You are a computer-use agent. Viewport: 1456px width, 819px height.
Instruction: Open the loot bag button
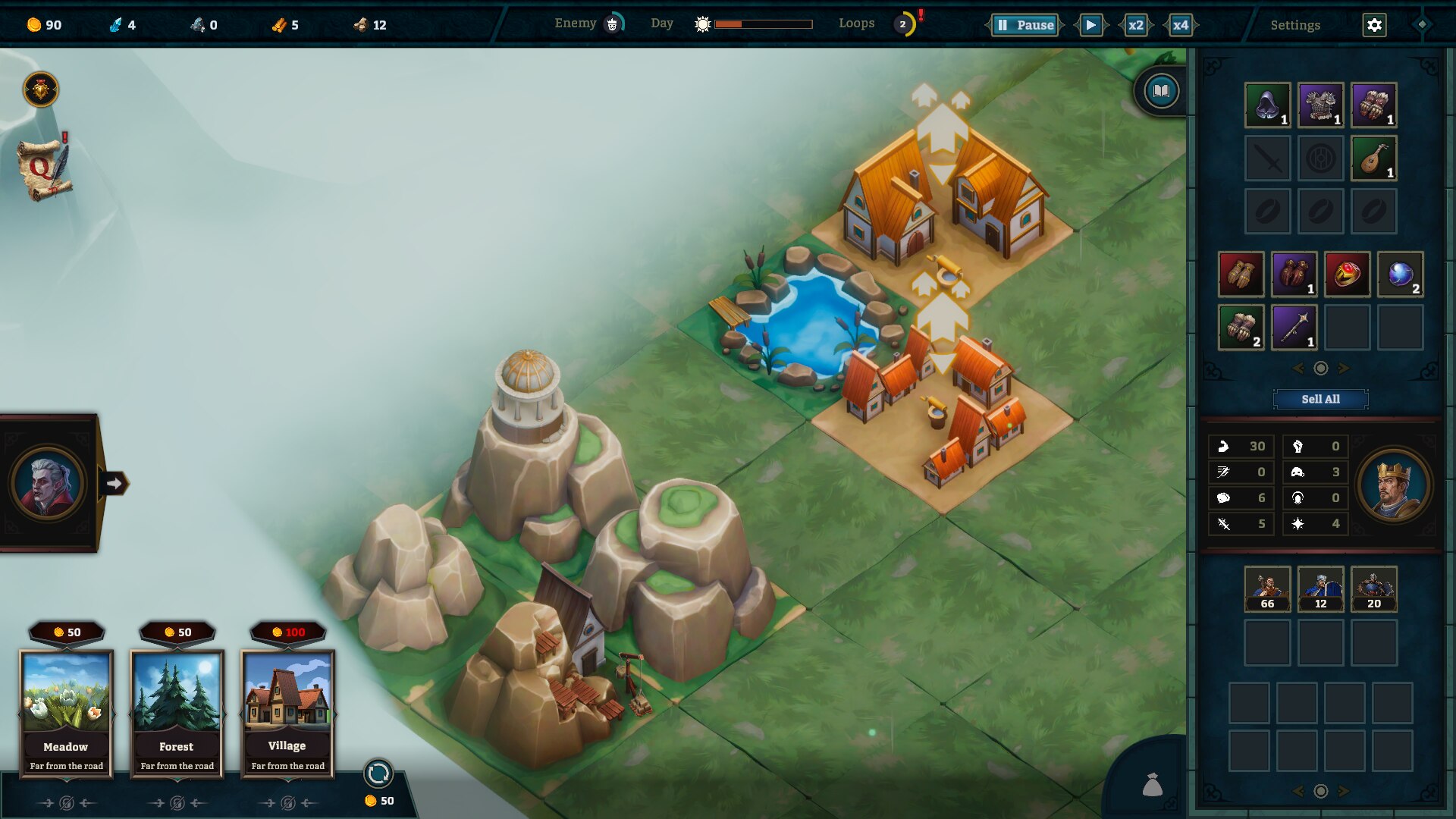click(x=1153, y=785)
